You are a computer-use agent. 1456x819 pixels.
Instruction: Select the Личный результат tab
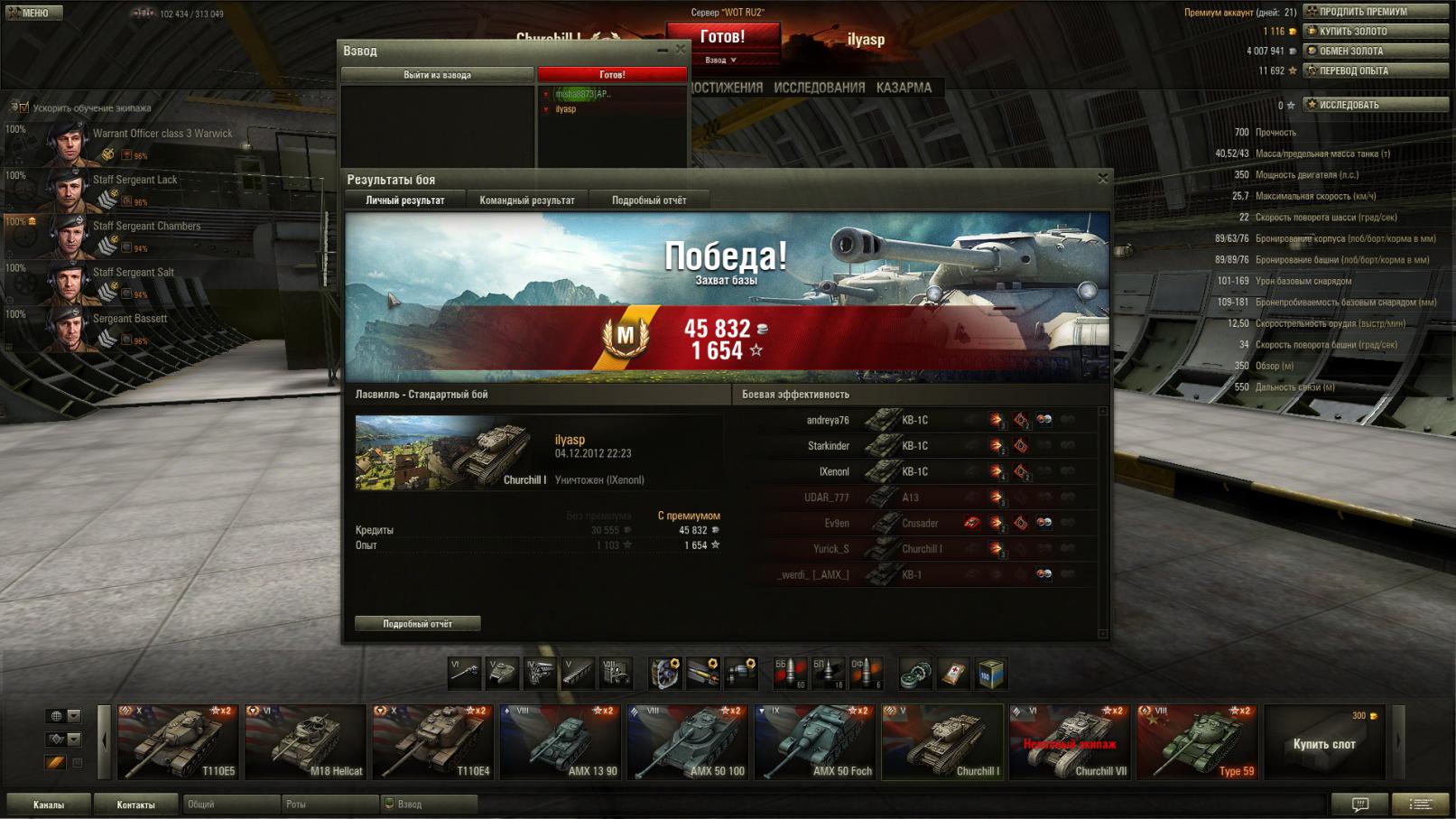tap(404, 200)
